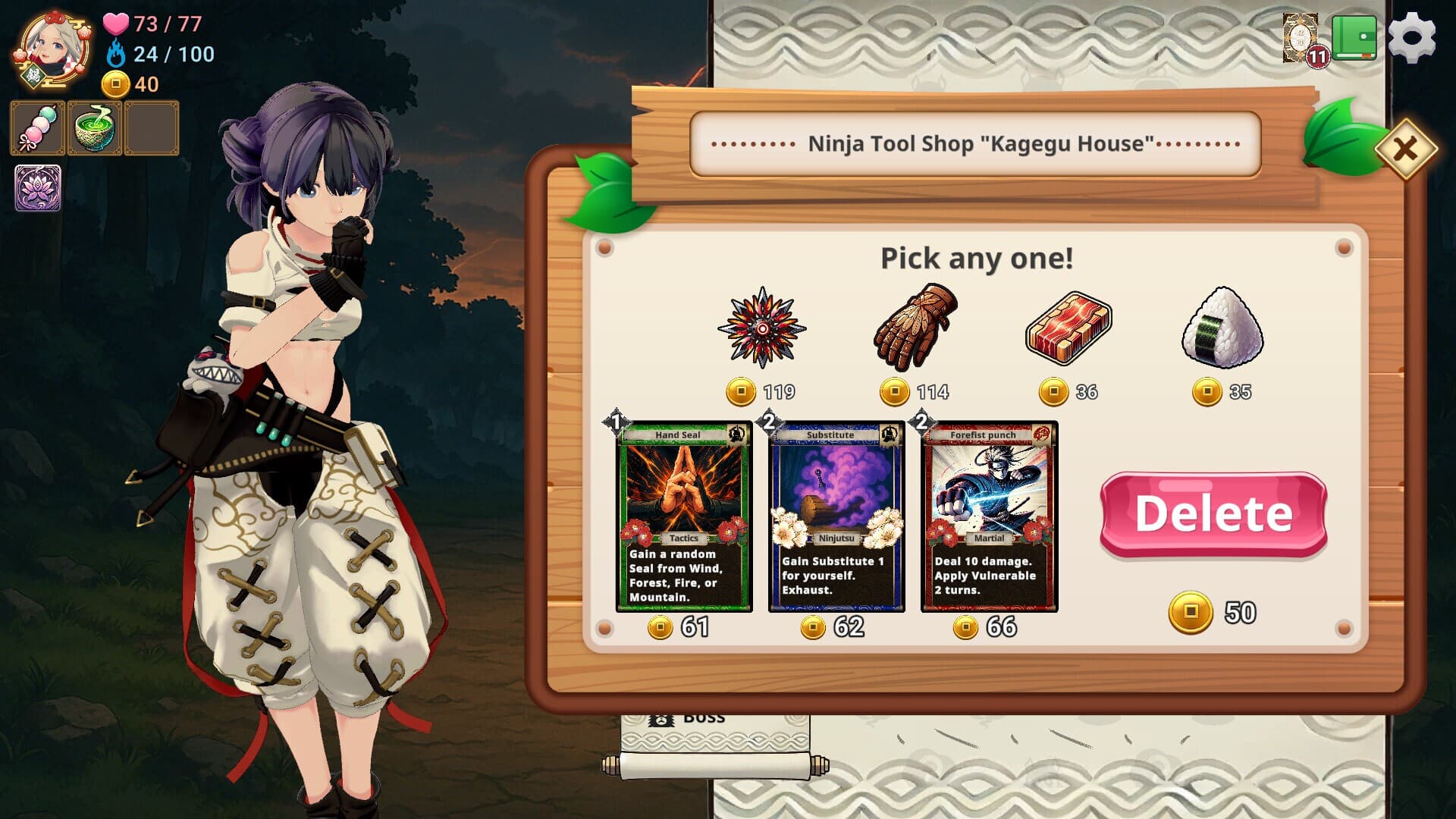Buy the bacon meat item for 36
The image size is (1456, 819).
[1068, 328]
